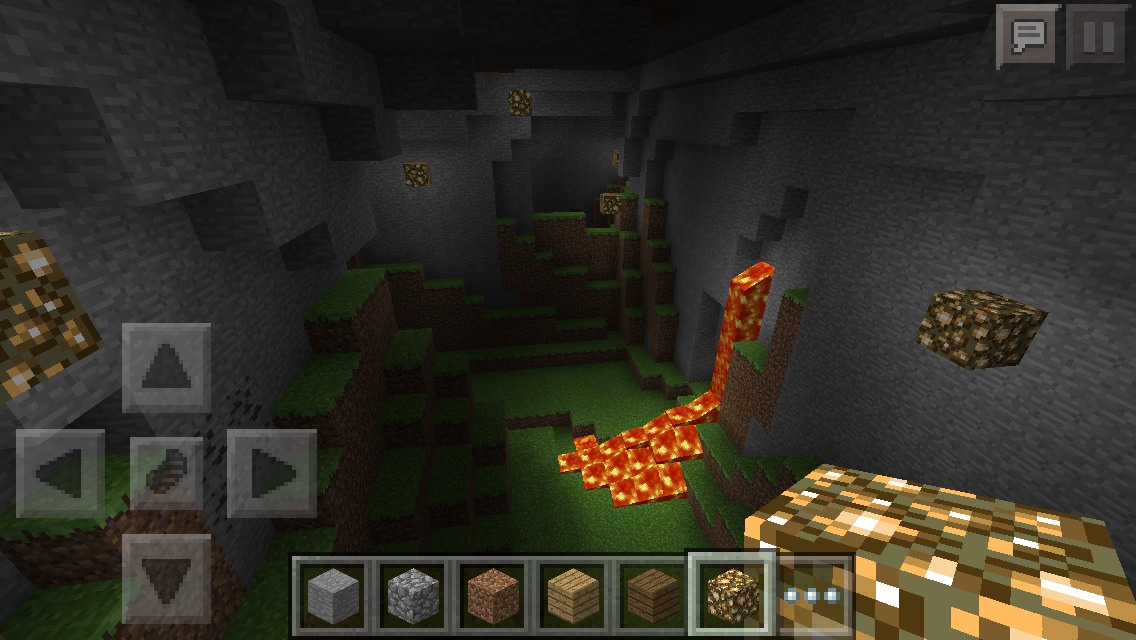This screenshot has height=640, width=1136.
Task: Tap the center jump button
Action: click(166, 473)
